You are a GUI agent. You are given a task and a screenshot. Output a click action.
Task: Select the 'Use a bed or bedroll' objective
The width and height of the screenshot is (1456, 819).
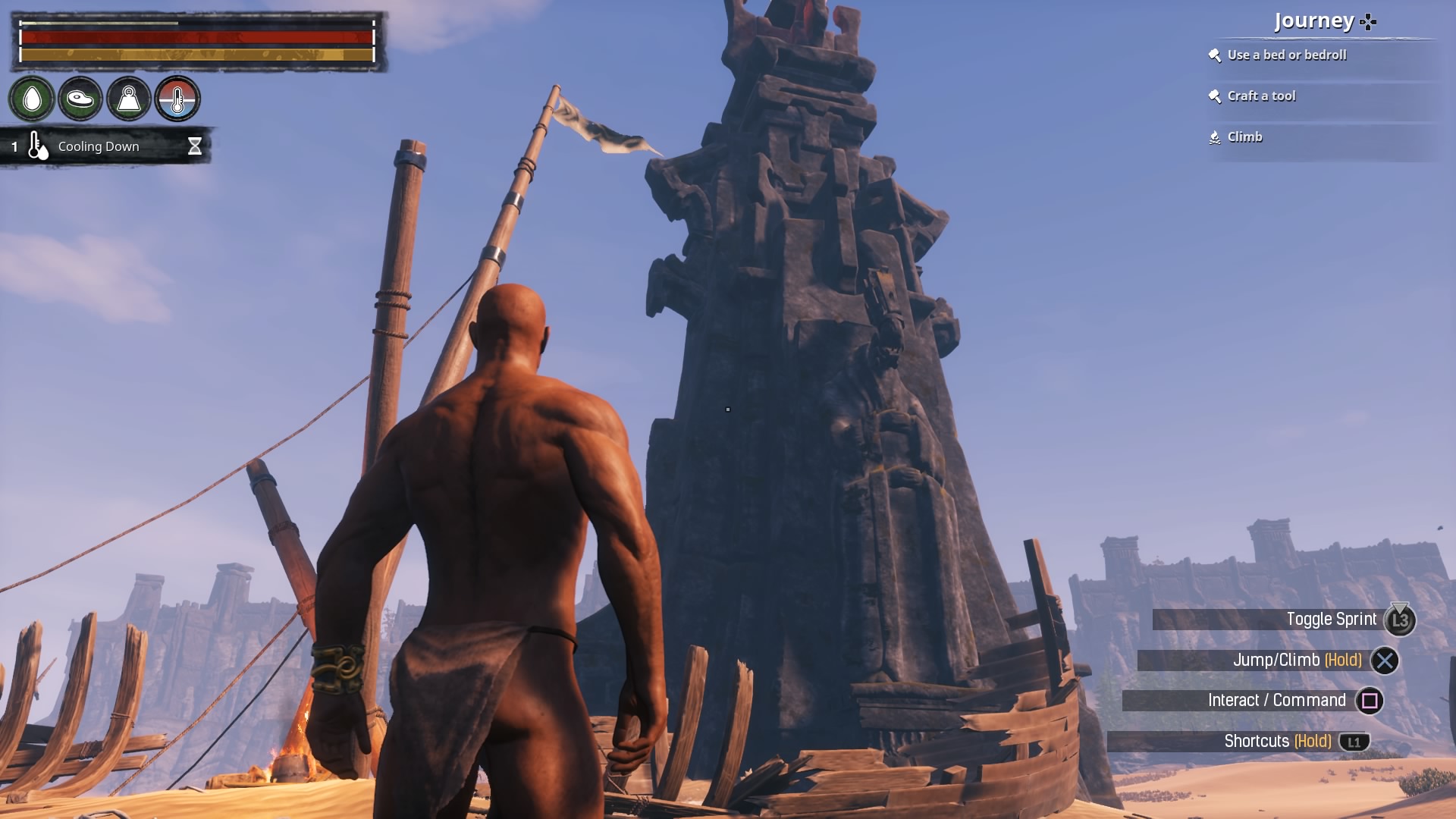tap(1286, 55)
